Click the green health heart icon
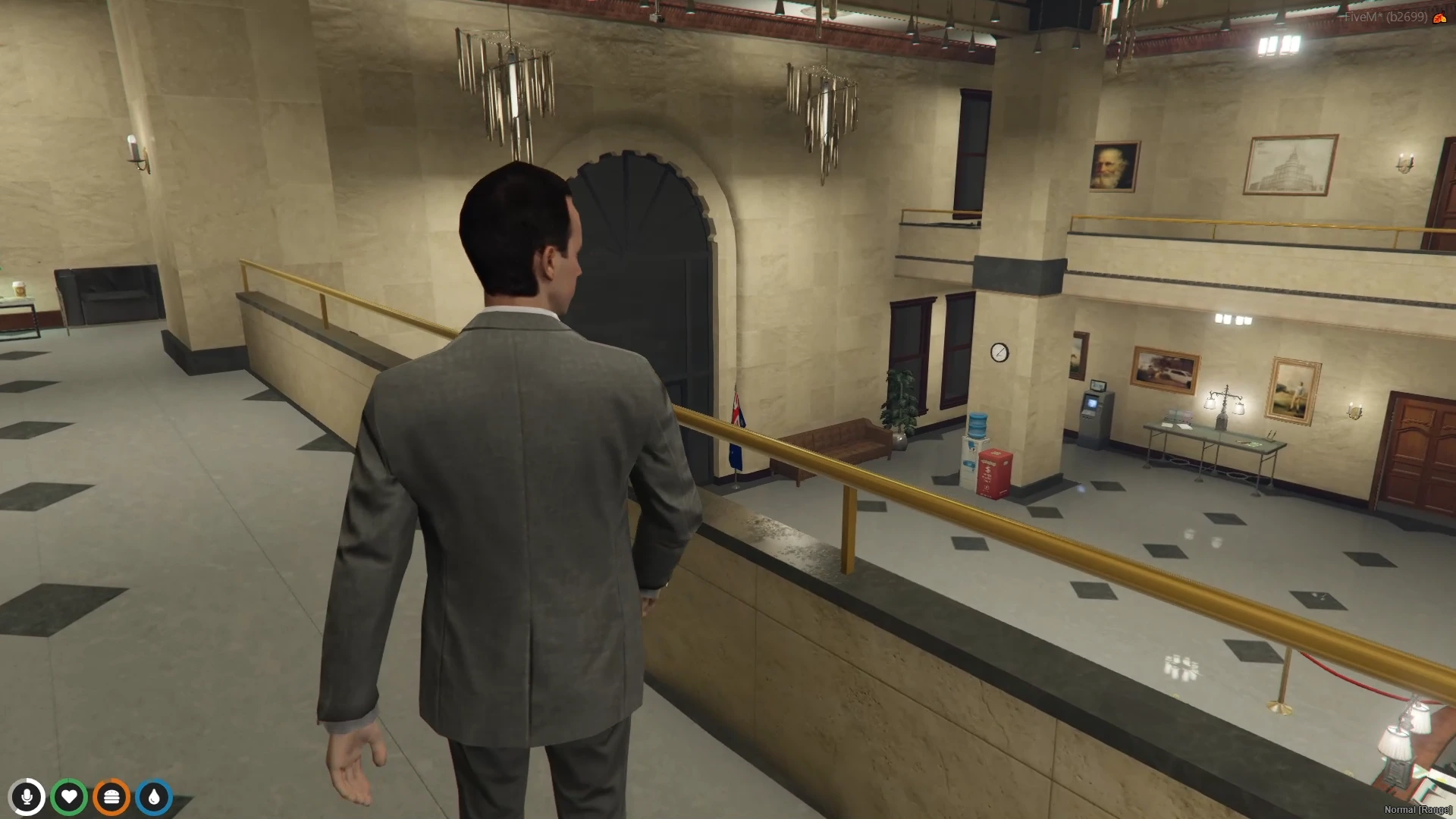Viewport: 1456px width, 819px height. [70, 797]
